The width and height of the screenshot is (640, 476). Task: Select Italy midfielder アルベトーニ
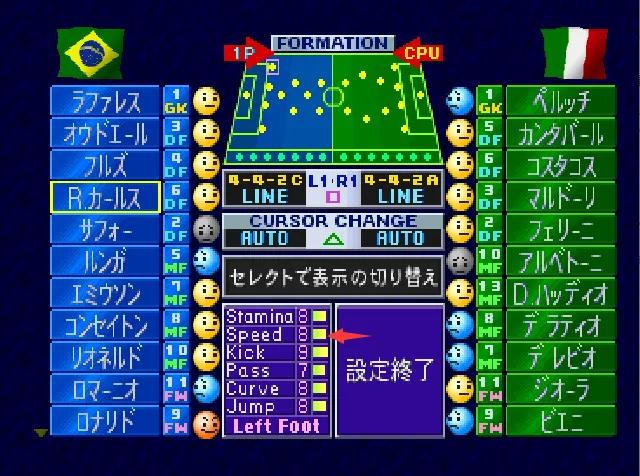tap(553, 261)
